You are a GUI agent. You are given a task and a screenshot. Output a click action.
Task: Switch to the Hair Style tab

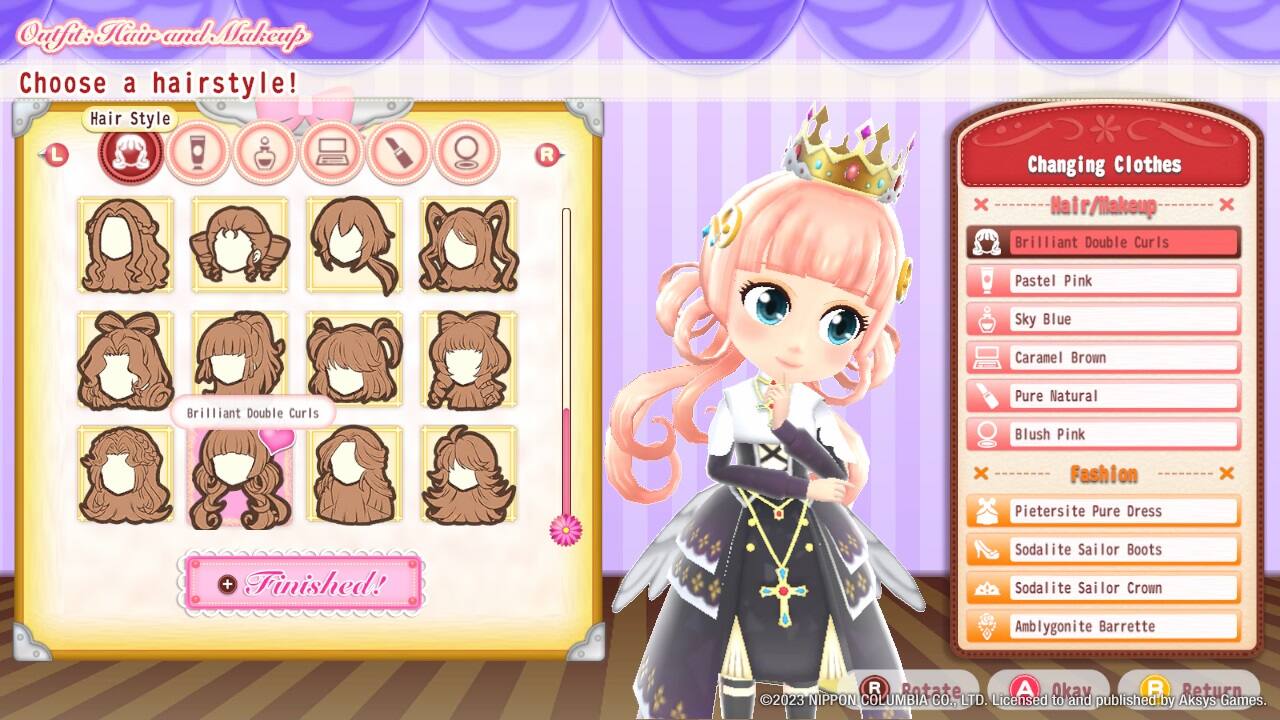click(130, 152)
